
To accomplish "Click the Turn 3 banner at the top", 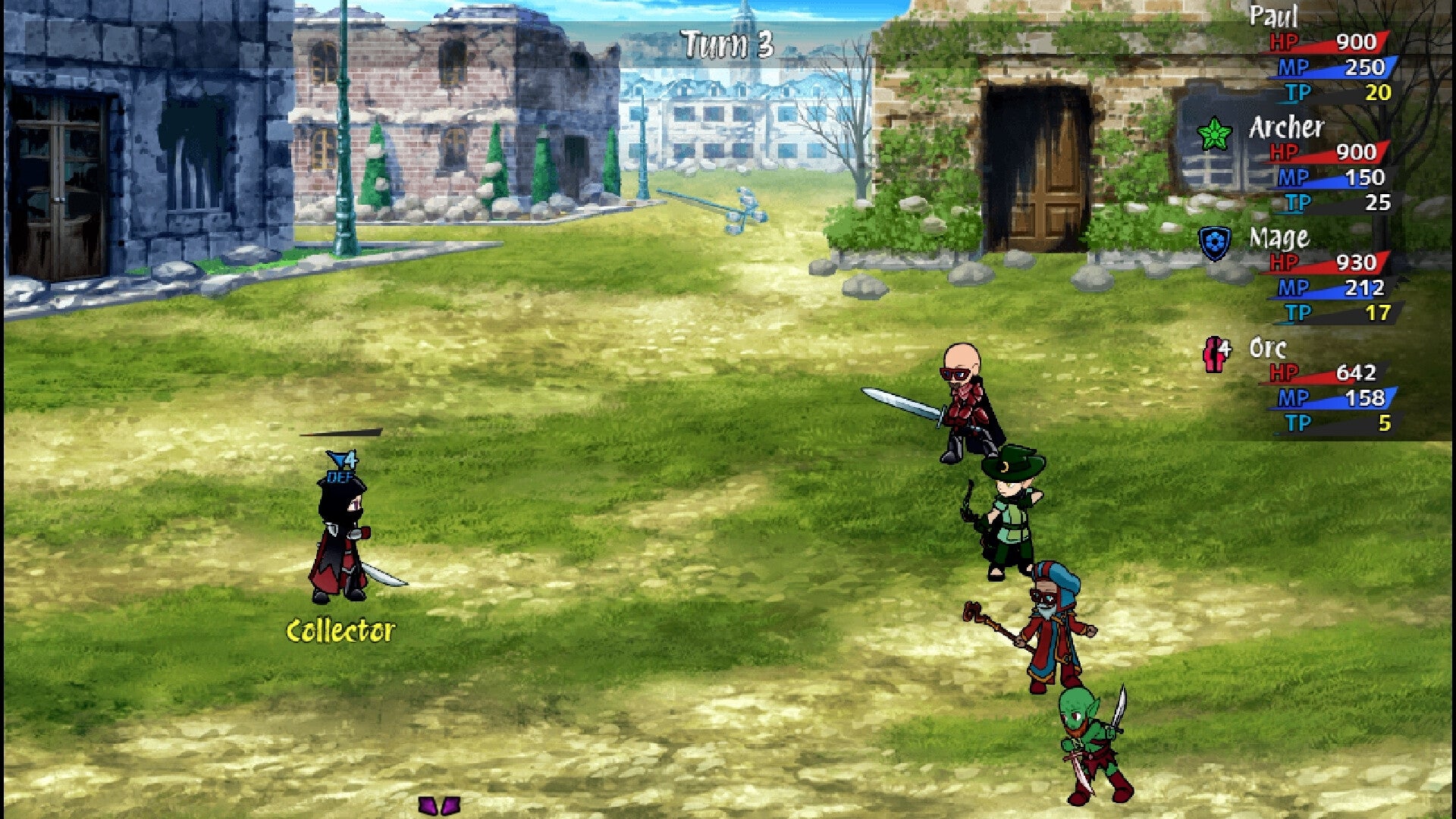I will point(726,42).
